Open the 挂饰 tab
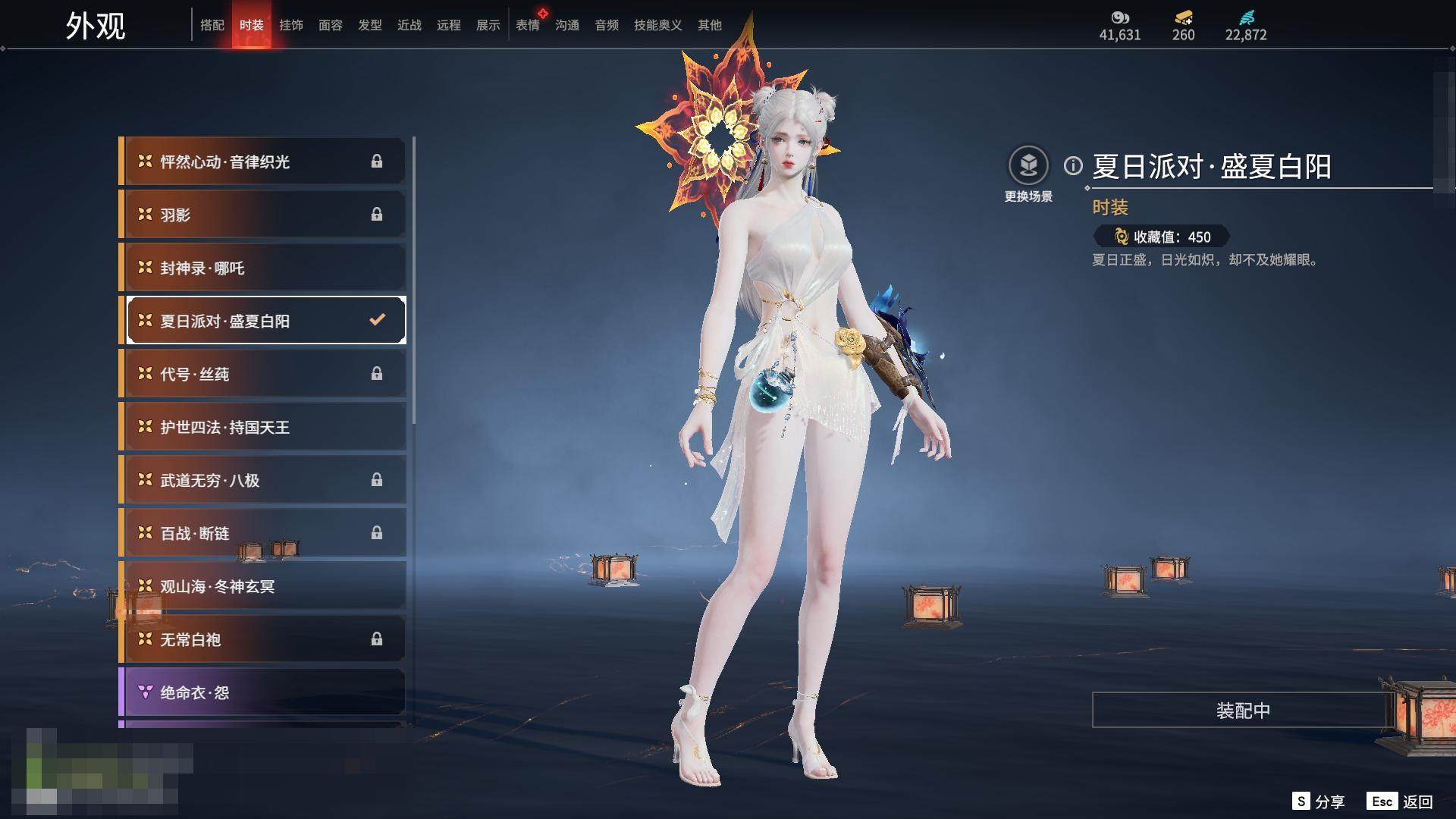This screenshot has height=819, width=1456. pos(291,25)
